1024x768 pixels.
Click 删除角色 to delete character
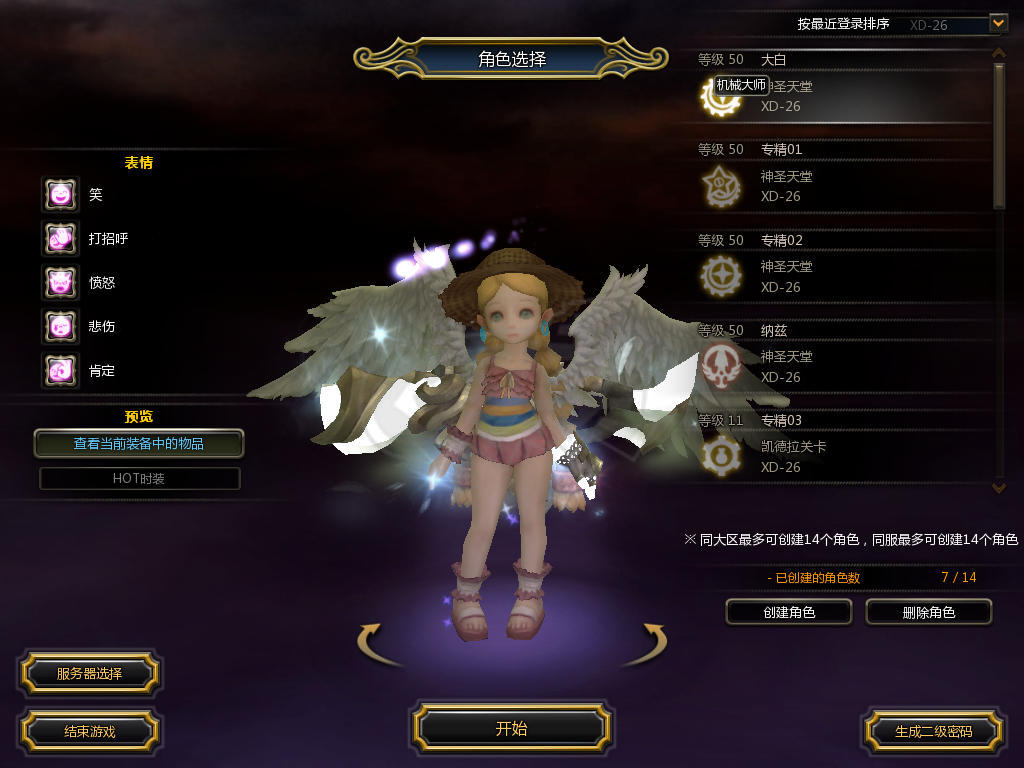pos(928,612)
